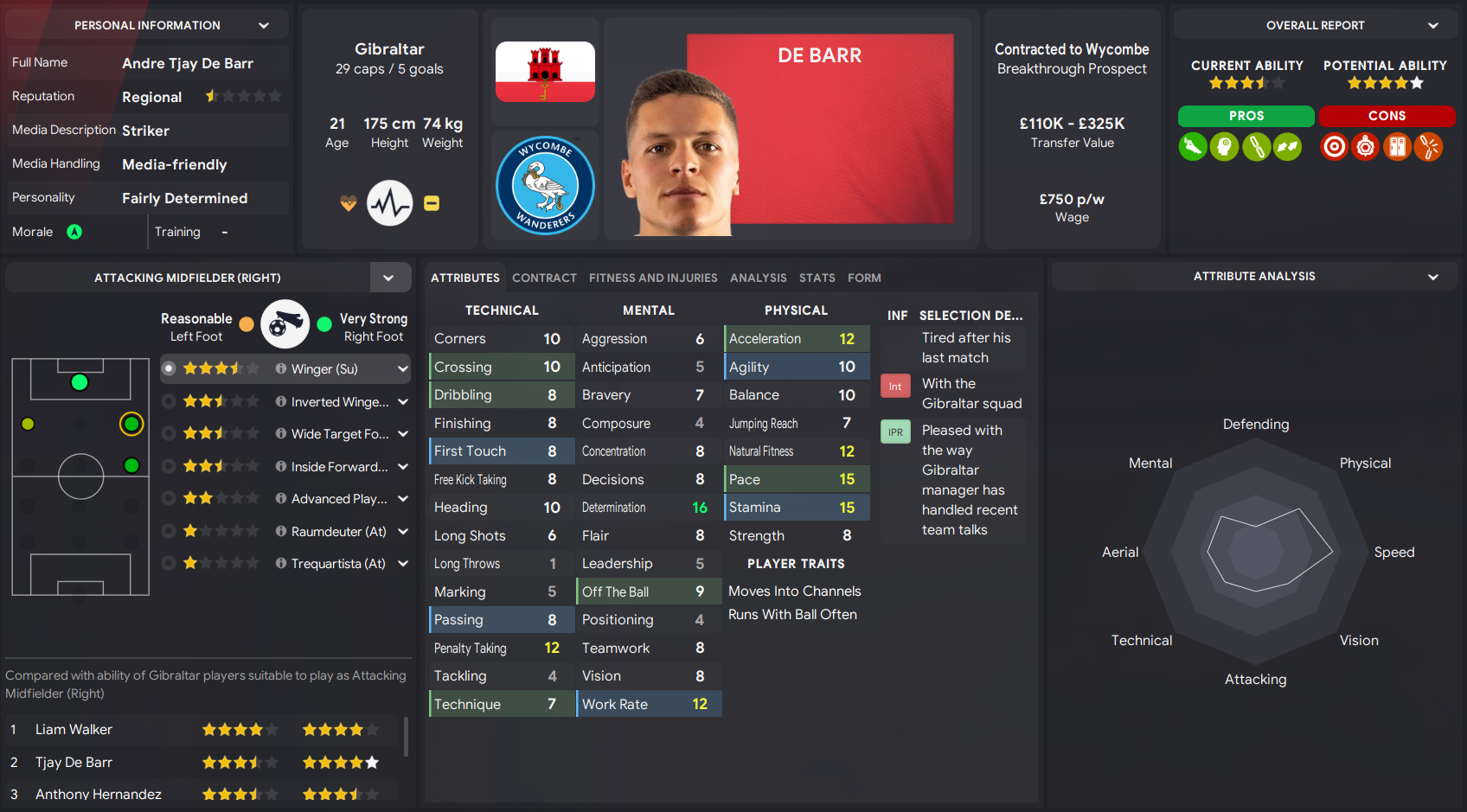
Task: Expand the Attribute Analysis panel
Action: click(x=1433, y=276)
